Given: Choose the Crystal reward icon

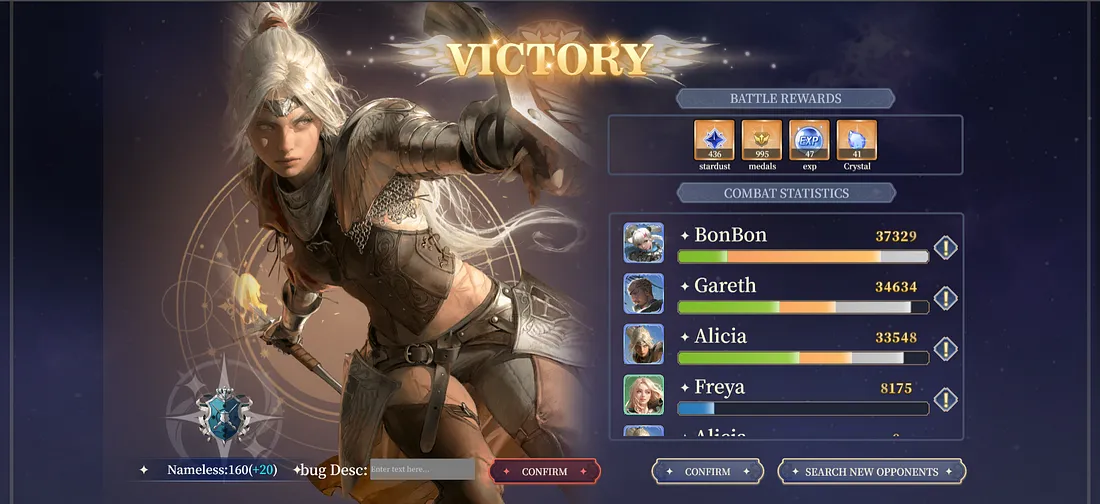Looking at the screenshot, I should [857, 140].
